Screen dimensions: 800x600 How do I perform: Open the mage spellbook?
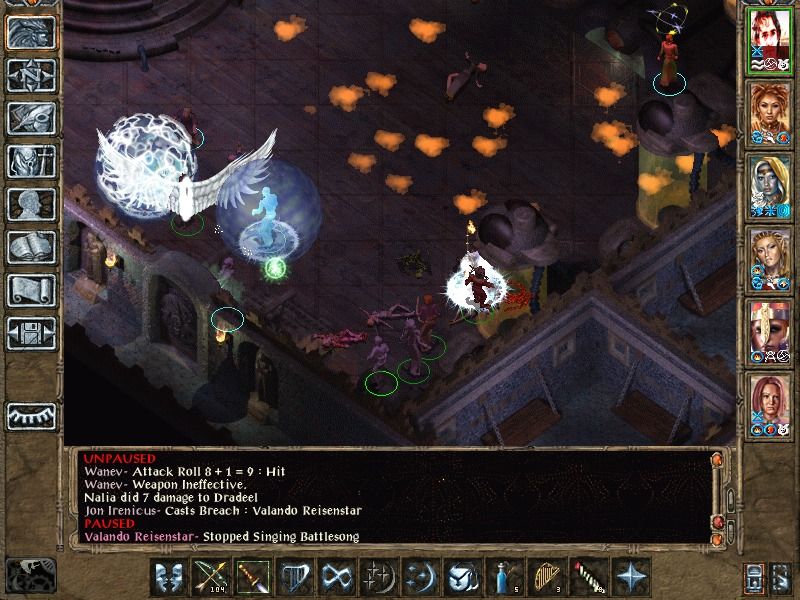click(x=31, y=246)
